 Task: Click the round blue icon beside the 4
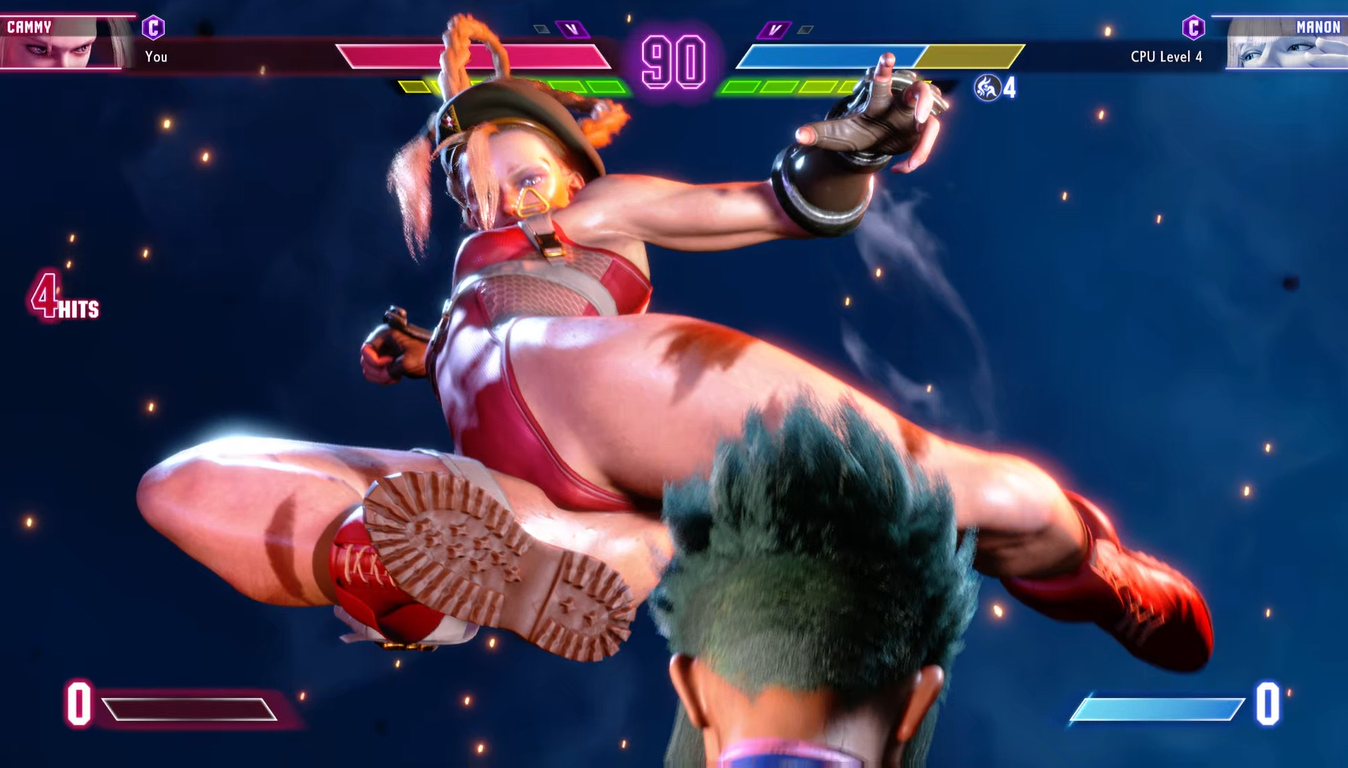987,88
